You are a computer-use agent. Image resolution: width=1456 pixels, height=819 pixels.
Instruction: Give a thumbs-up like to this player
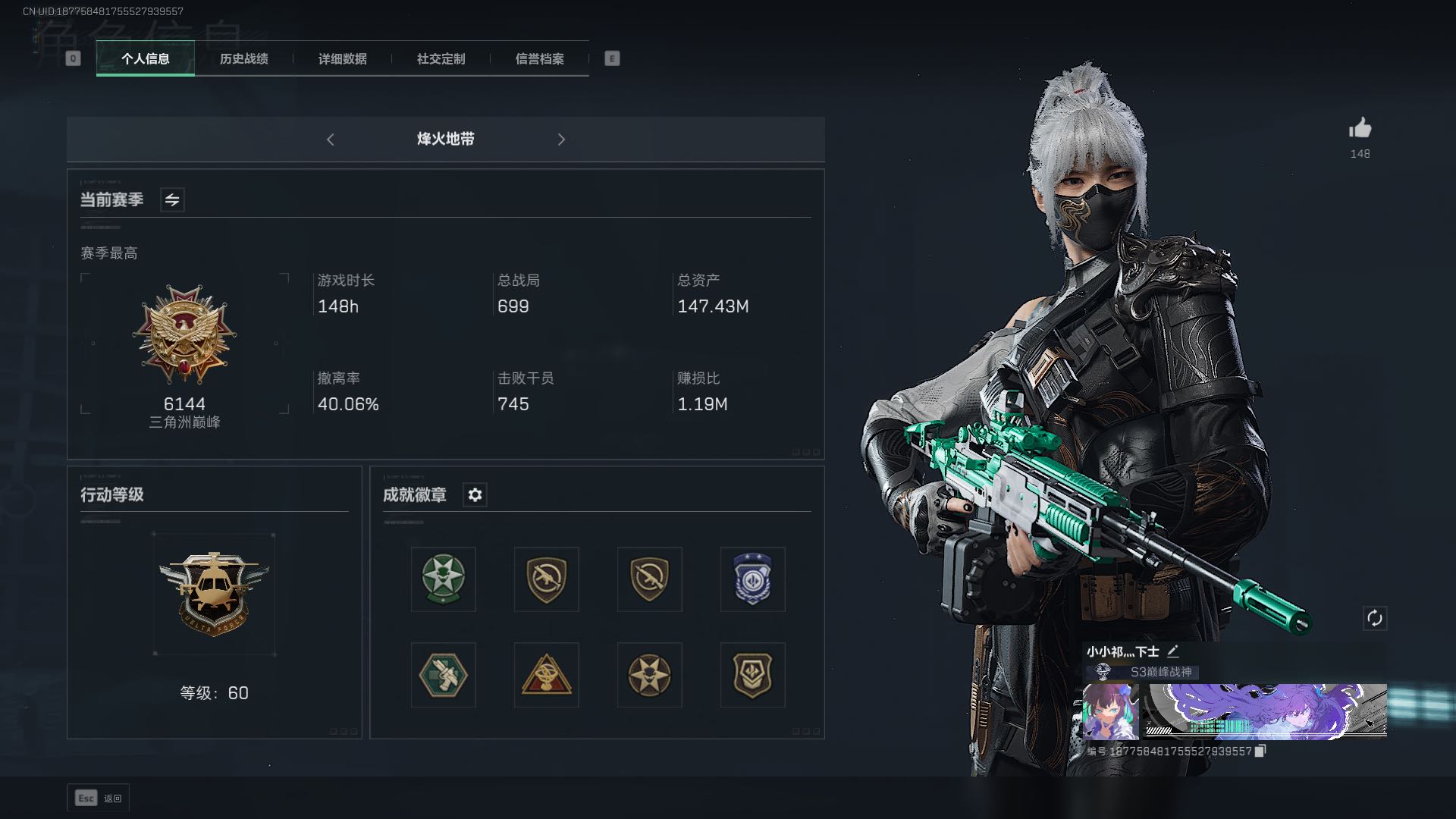tap(1360, 128)
